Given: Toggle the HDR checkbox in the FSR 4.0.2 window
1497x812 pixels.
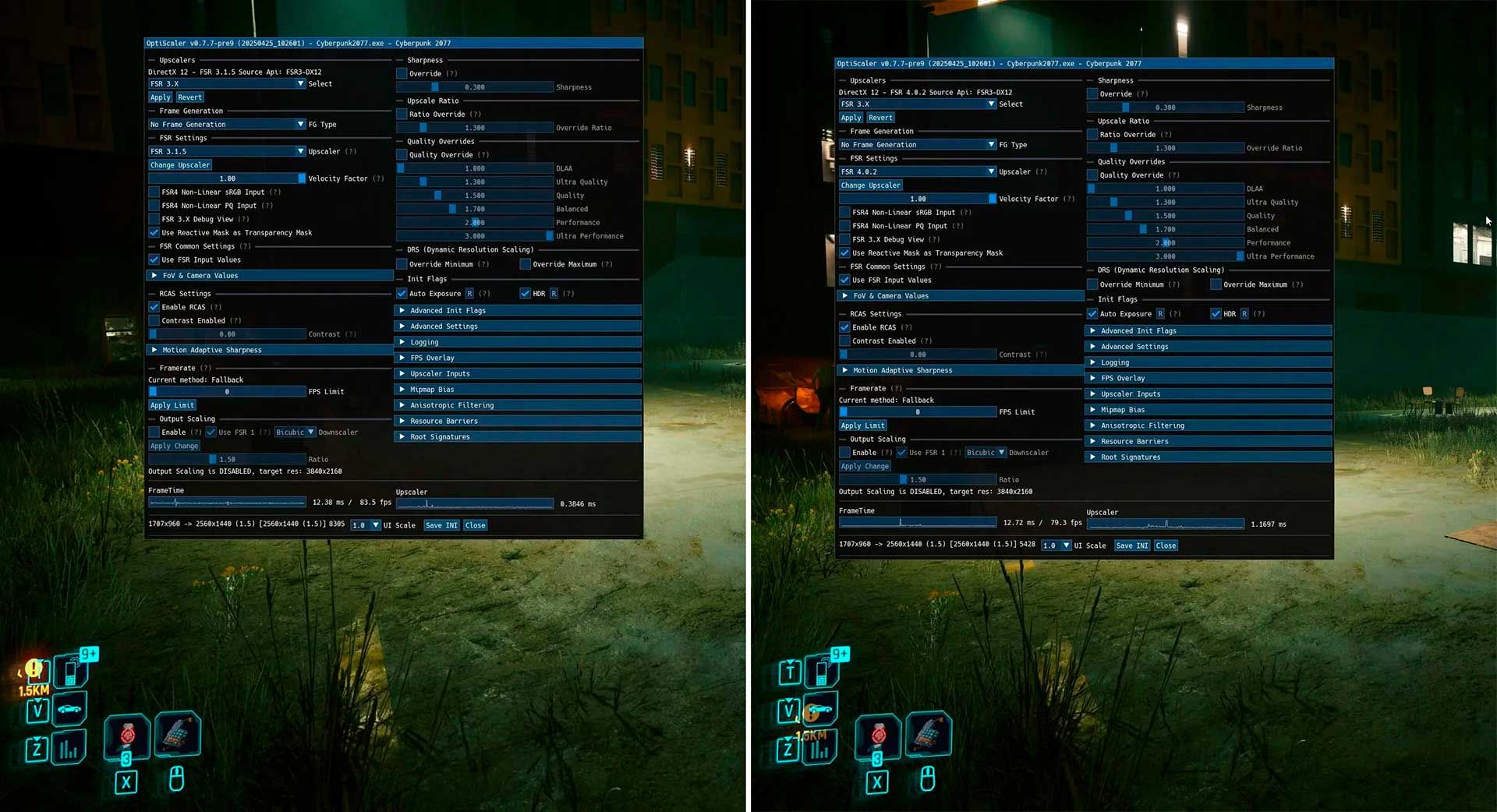Looking at the screenshot, I should pos(1216,314).
